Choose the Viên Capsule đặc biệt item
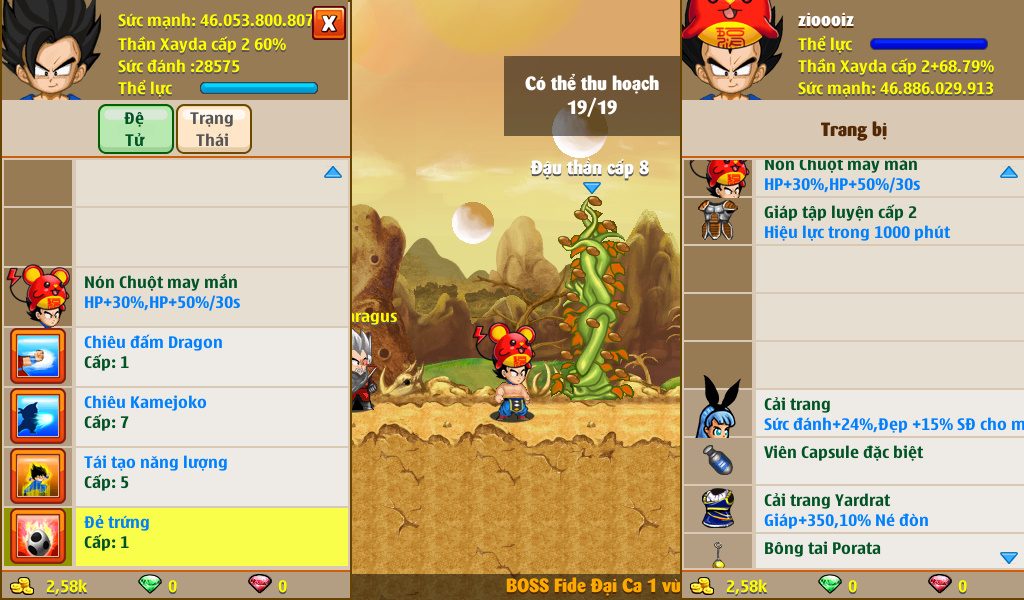Screen dimensions: 1024x600 pos(856,461)
